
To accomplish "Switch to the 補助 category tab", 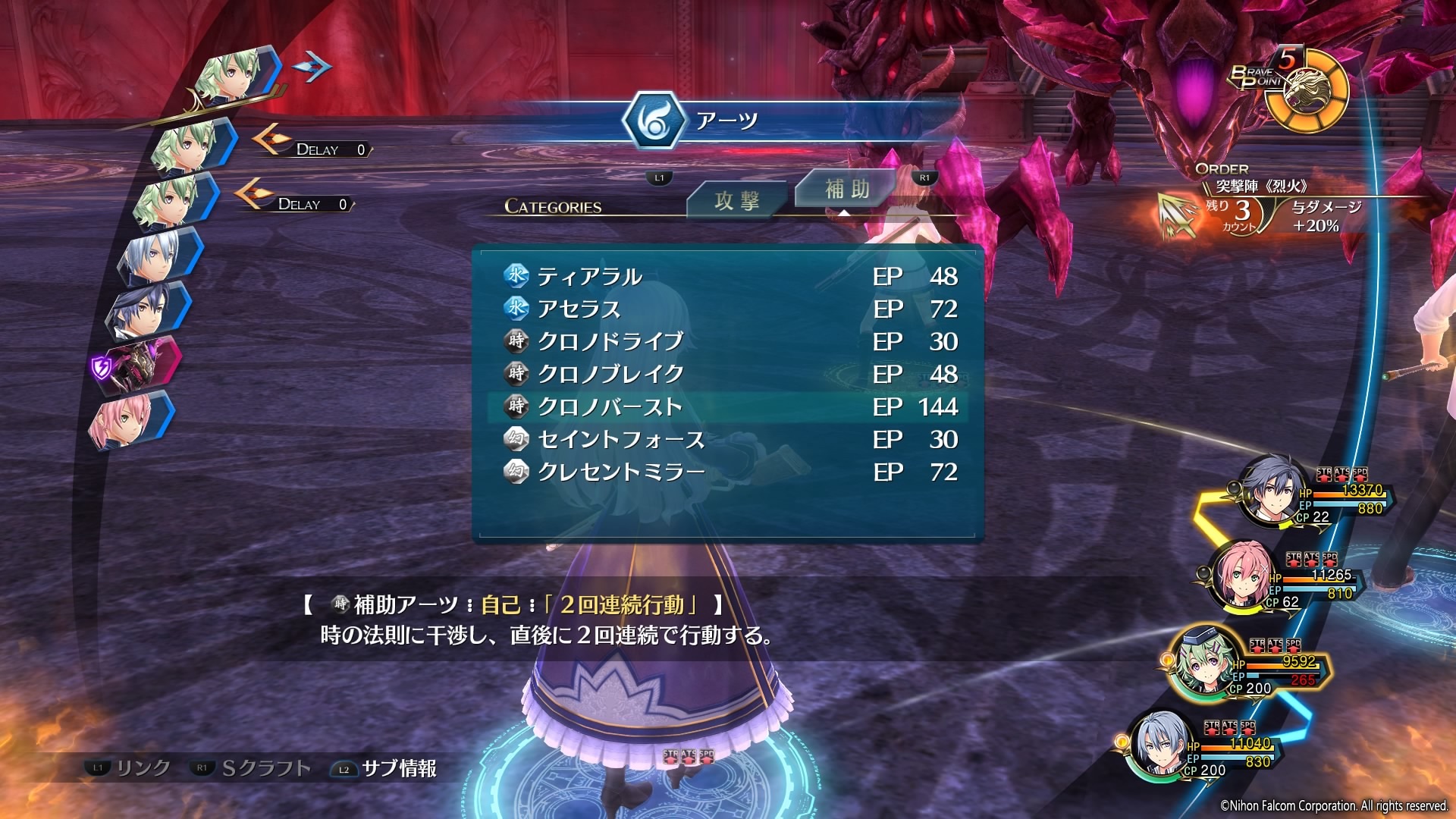I will 846,189.
